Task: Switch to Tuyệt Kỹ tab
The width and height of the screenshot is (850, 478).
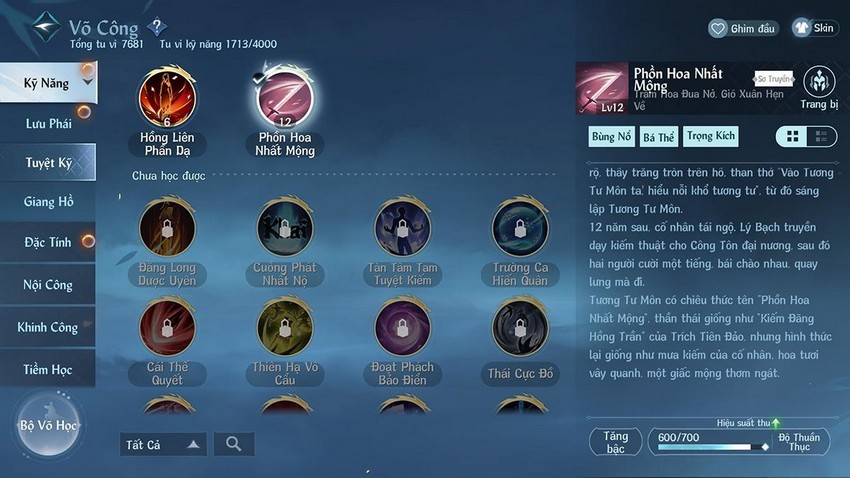Action: tap(48, 162)
